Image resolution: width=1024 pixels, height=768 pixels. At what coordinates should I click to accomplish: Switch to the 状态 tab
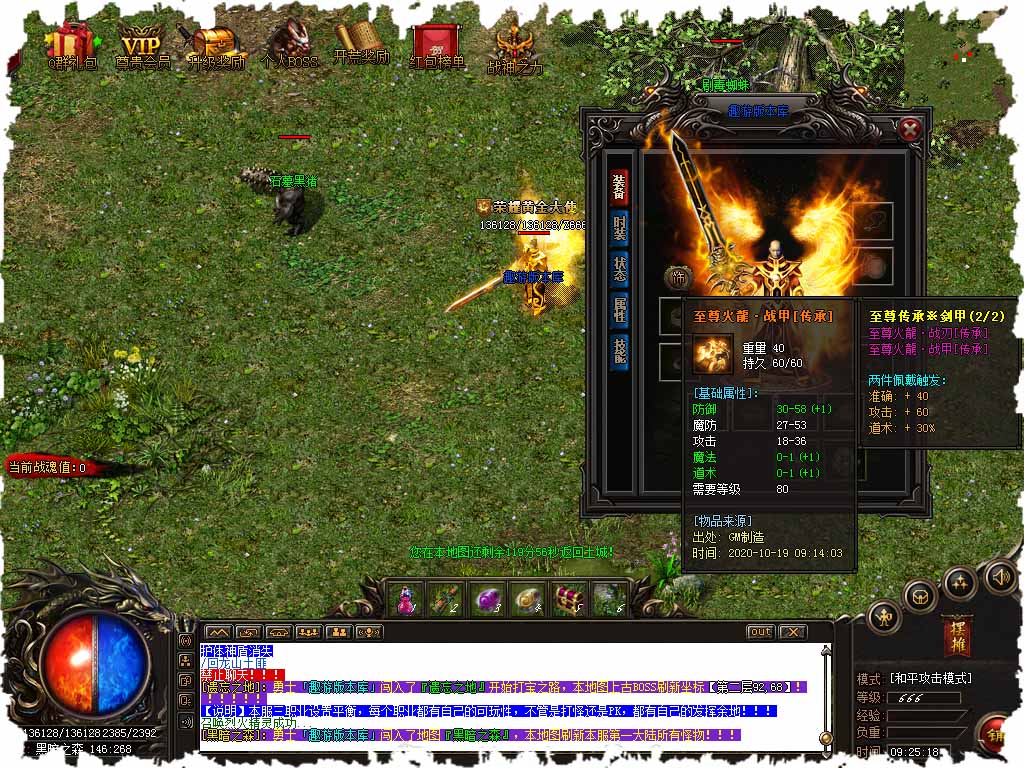(620, 269)
